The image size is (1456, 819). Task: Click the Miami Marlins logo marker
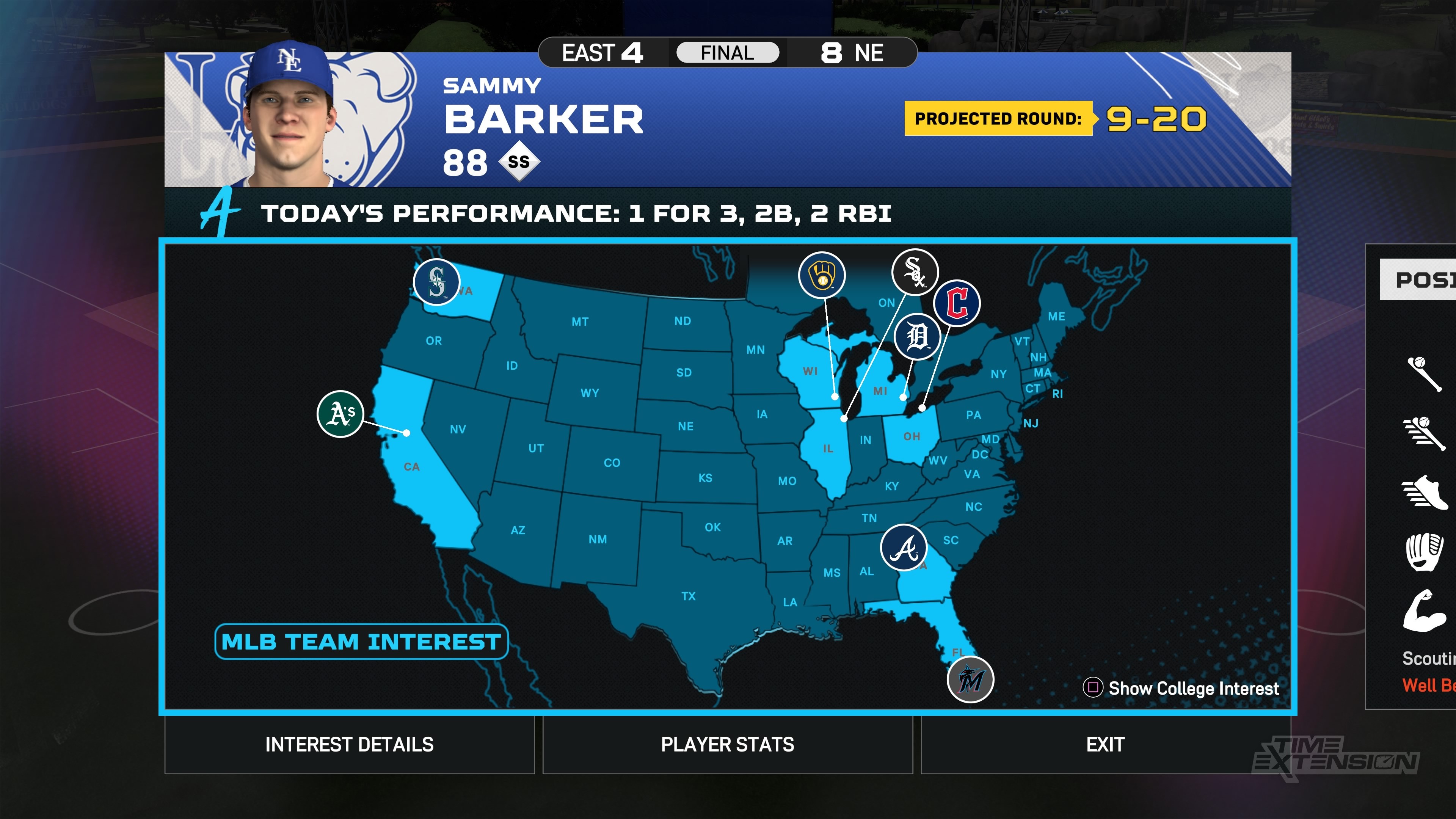point(971,679)
